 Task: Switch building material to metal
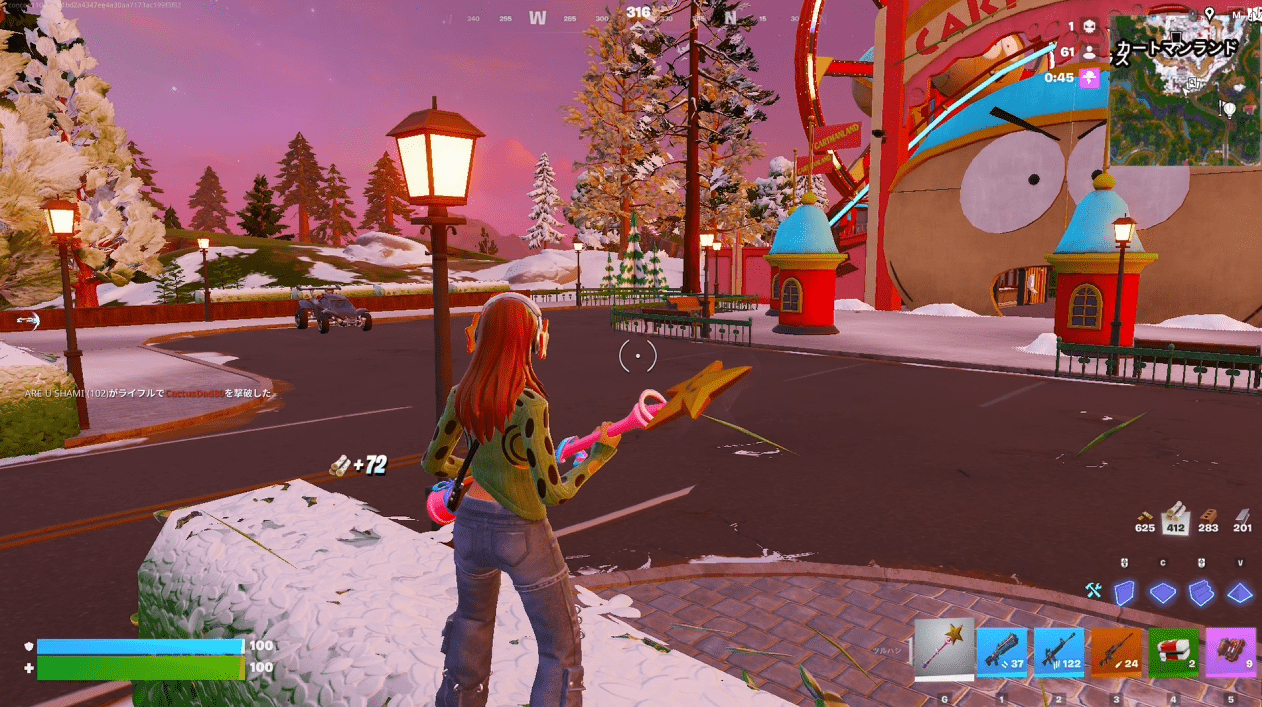[1242, 519]
